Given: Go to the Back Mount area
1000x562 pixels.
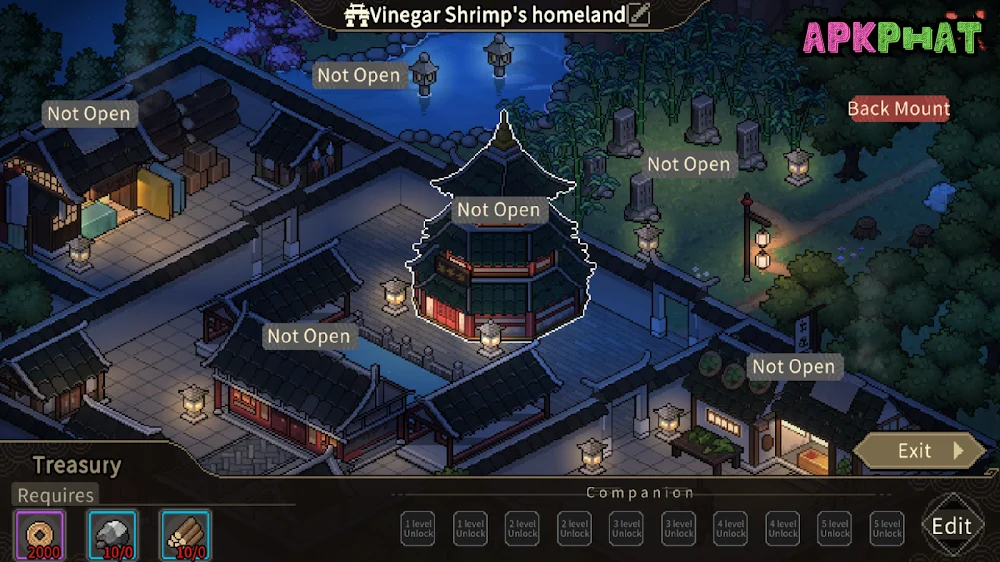Looking at the screenshot, I should point(898,109).
